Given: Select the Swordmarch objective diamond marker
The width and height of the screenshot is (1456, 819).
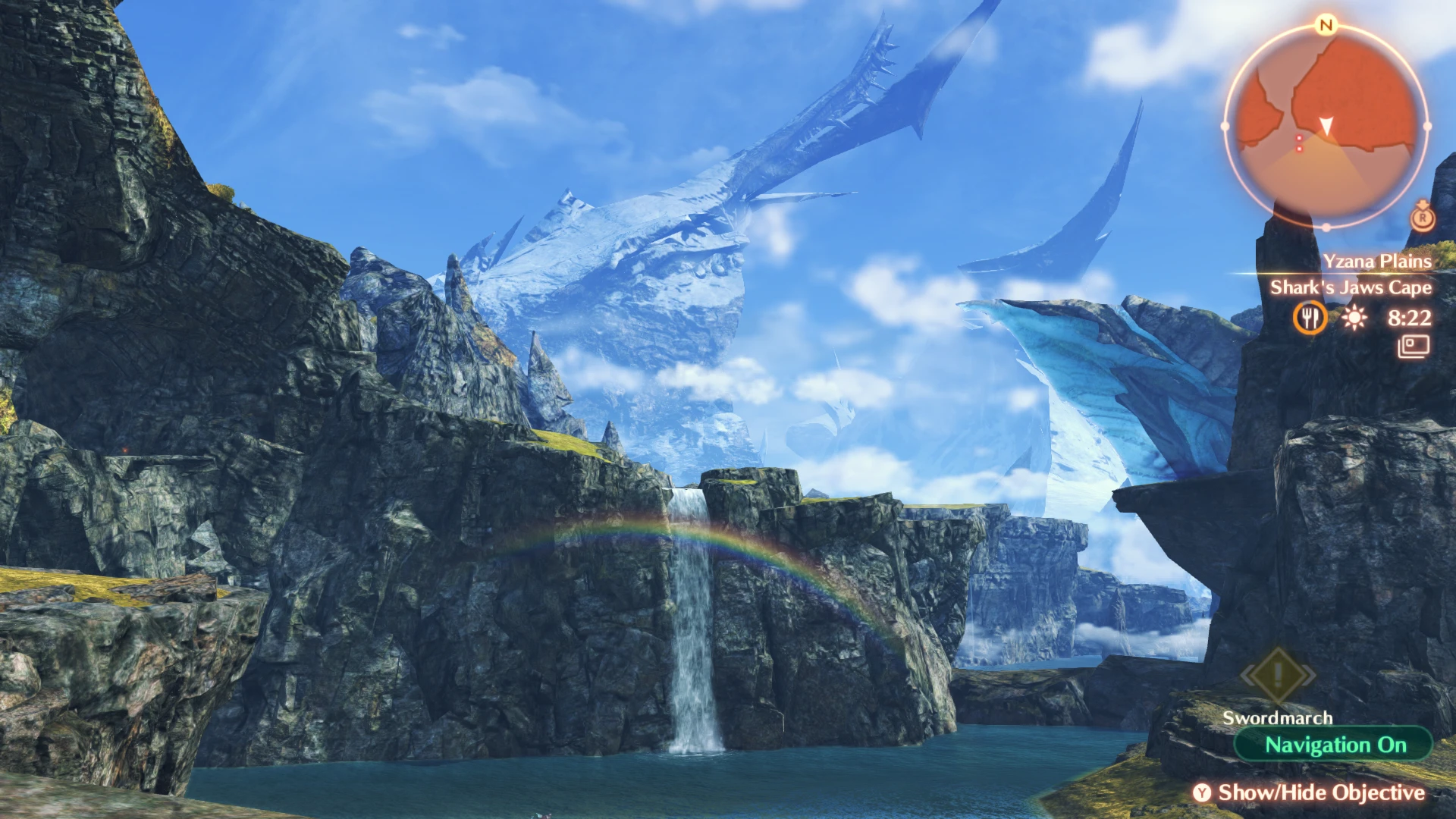Looking at the screenshot, I should click(1278, 674).
